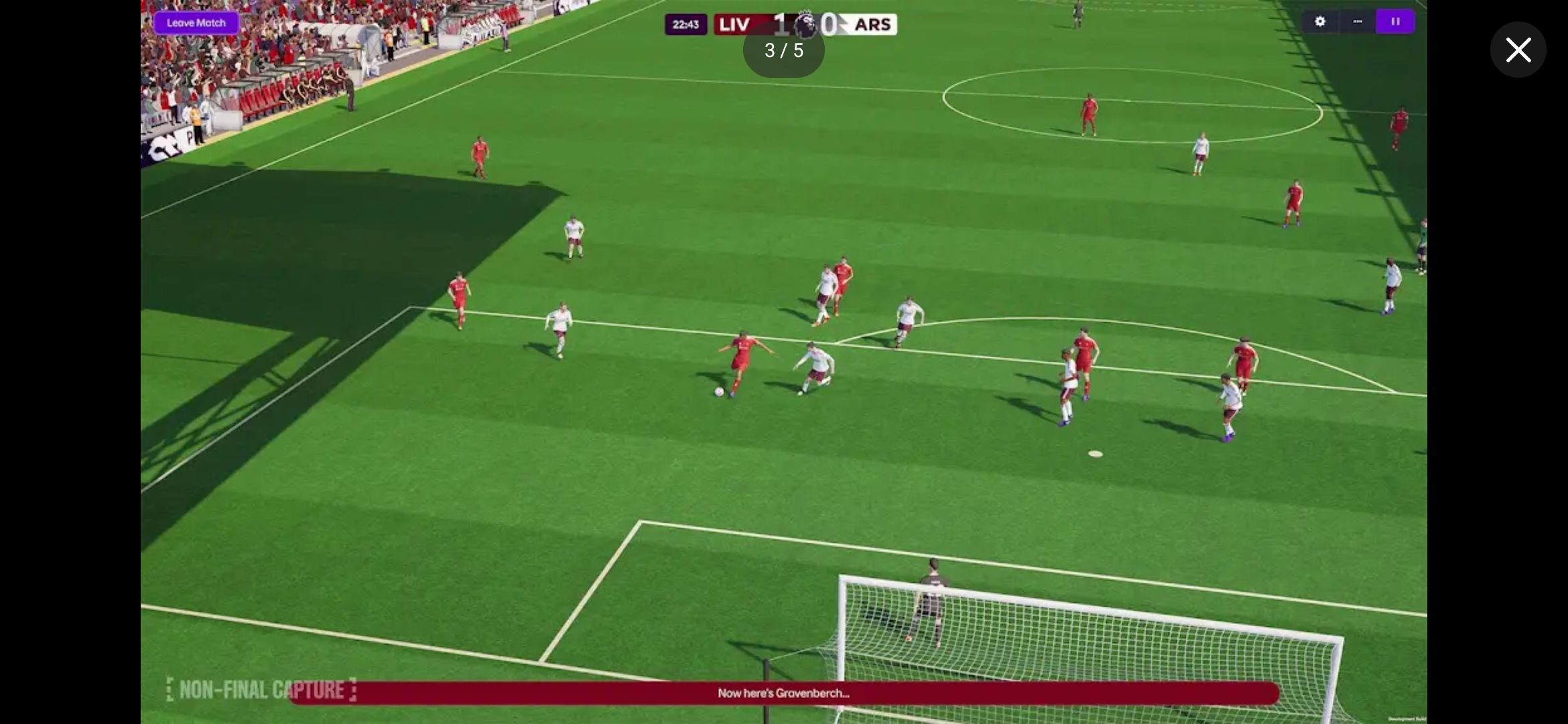Image resolution: width=1568 pixels, height=724 pixels.
Task: Click the Leave Match button
Action: tap(196, 23)
